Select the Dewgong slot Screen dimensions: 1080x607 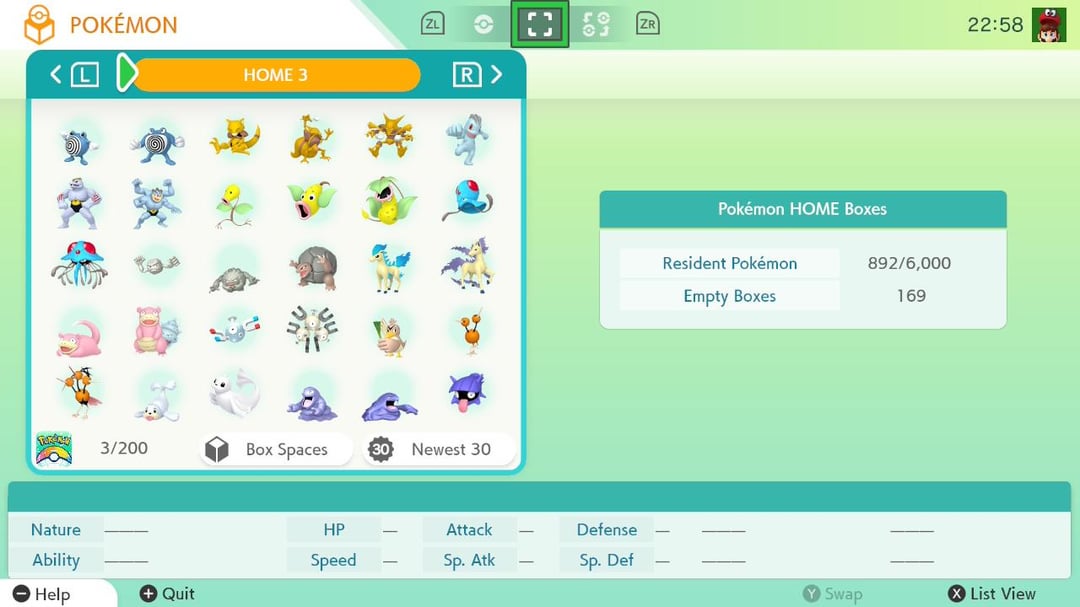235,394
